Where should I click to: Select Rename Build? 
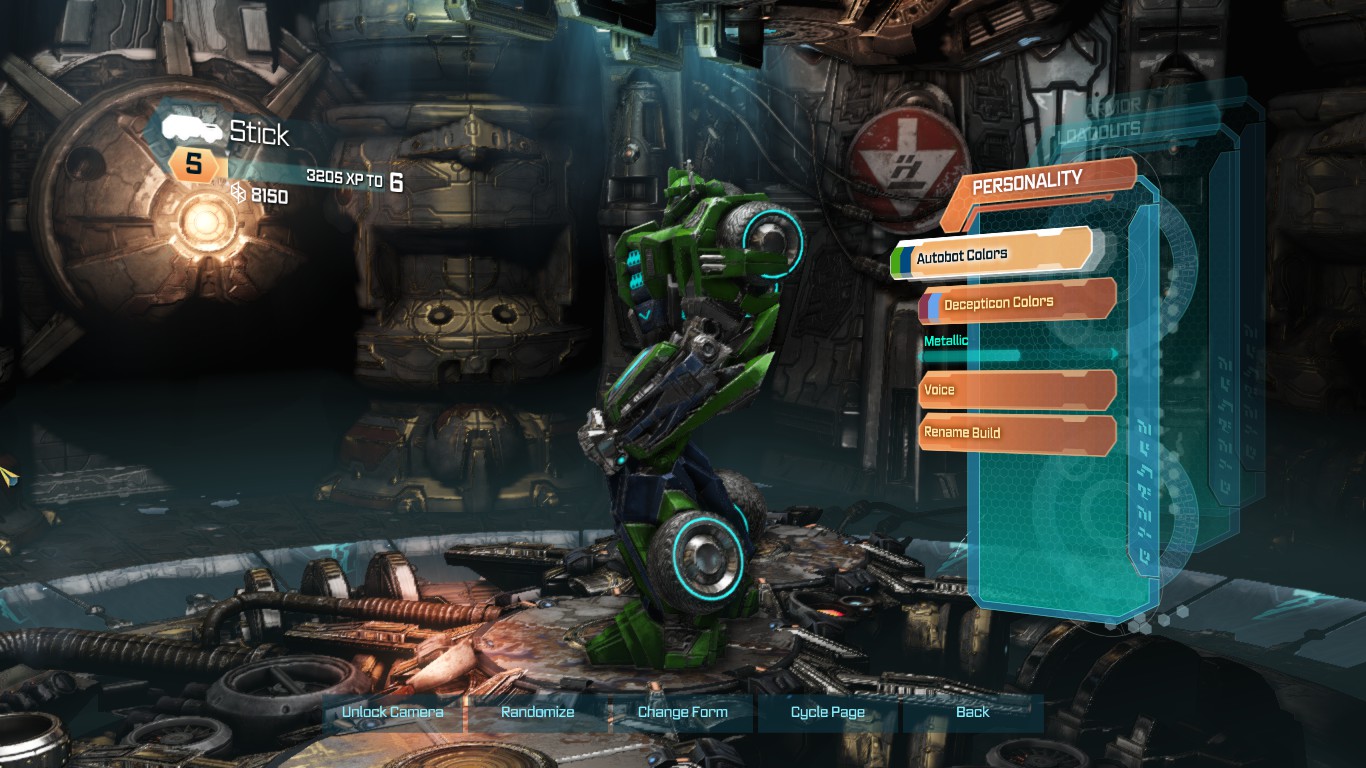click(1015, 433)
